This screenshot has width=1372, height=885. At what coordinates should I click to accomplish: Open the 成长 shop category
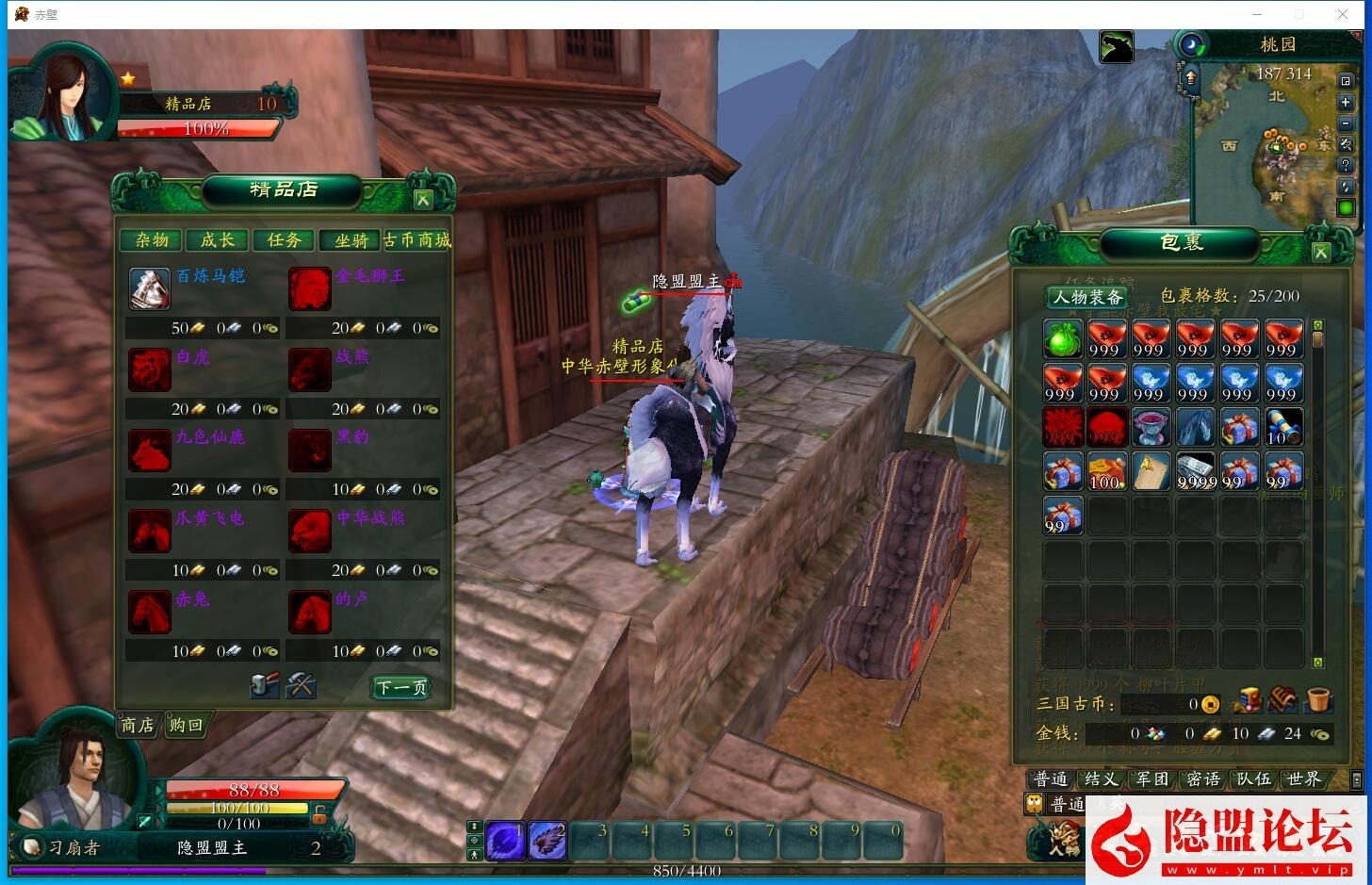tap(218, 240)
